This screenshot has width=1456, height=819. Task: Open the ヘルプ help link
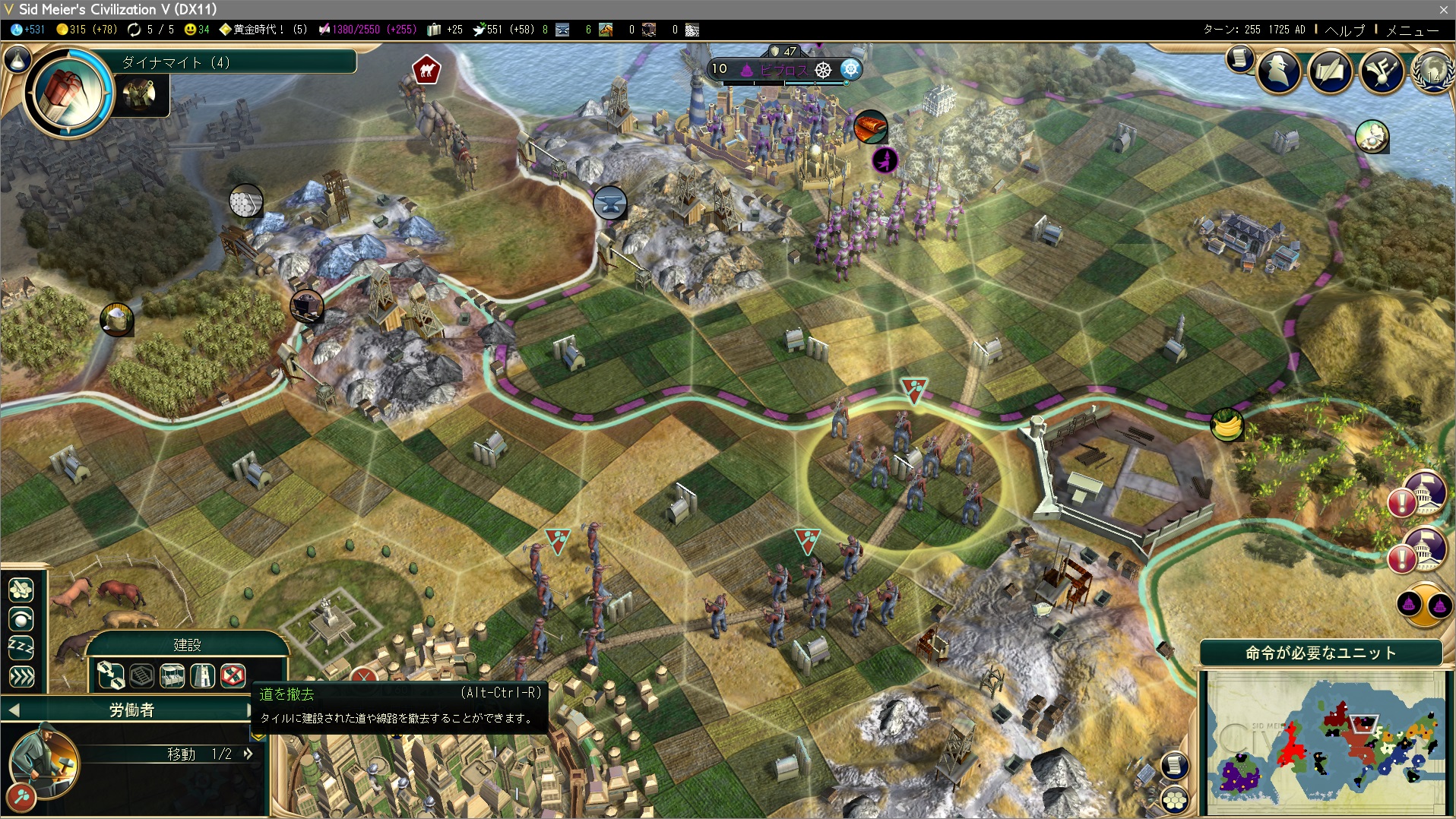pos(1344,30)
